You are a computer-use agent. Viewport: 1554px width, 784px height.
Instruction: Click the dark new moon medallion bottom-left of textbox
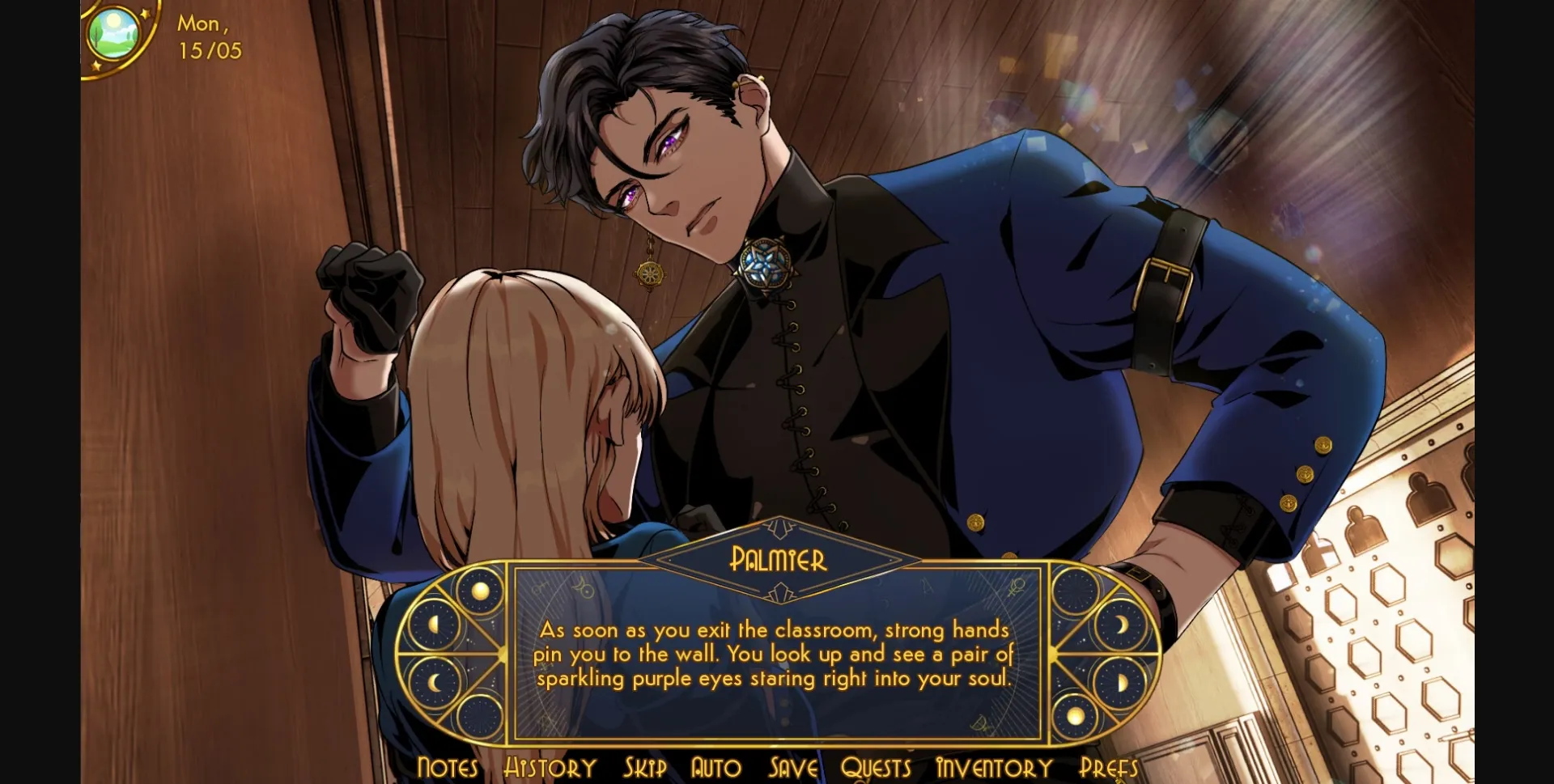[x=480, y=715]
